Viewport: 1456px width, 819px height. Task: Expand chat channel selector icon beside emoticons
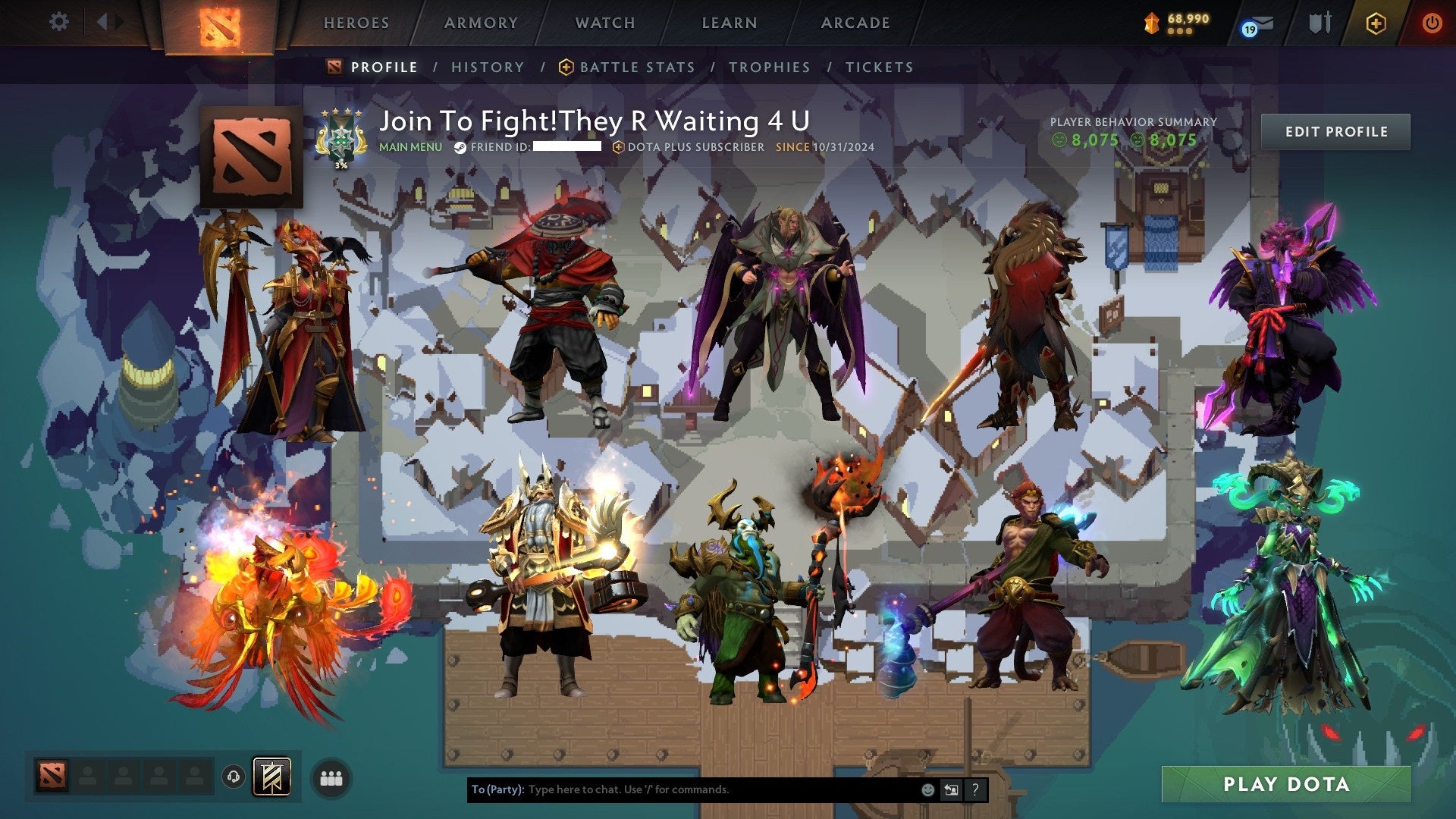pos(952,790)
